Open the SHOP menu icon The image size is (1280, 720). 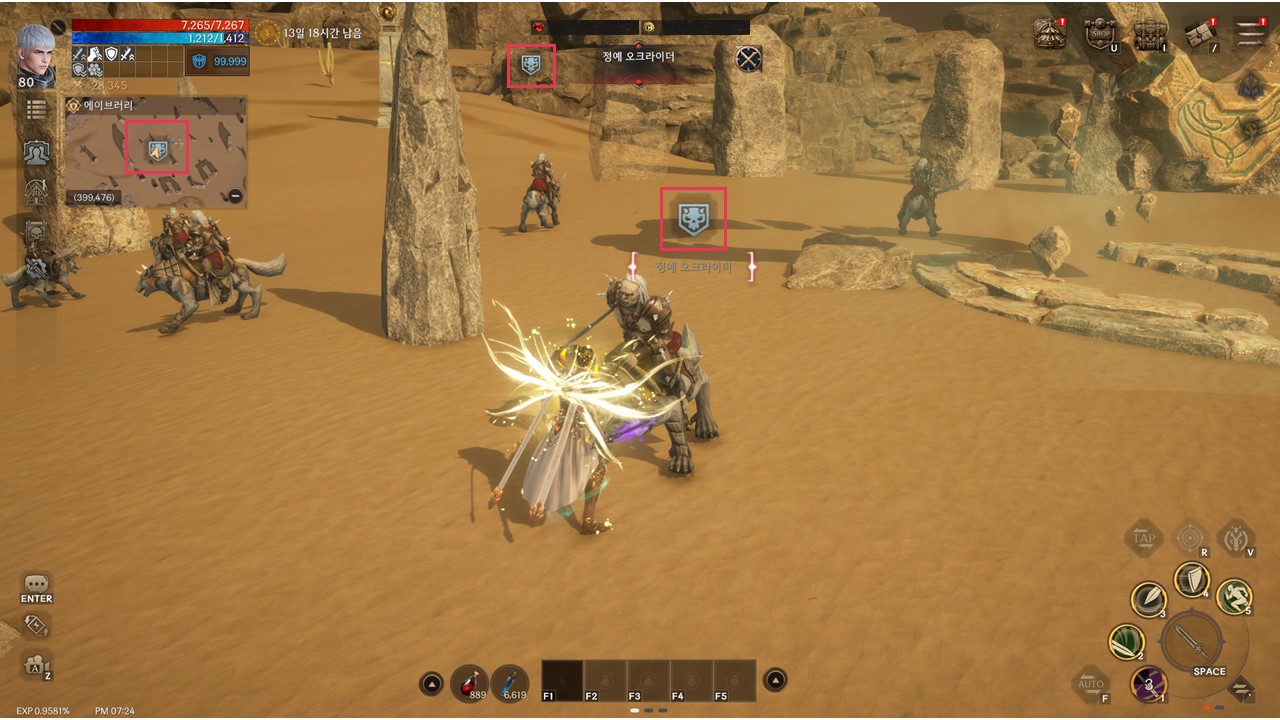coord(1100,34)
